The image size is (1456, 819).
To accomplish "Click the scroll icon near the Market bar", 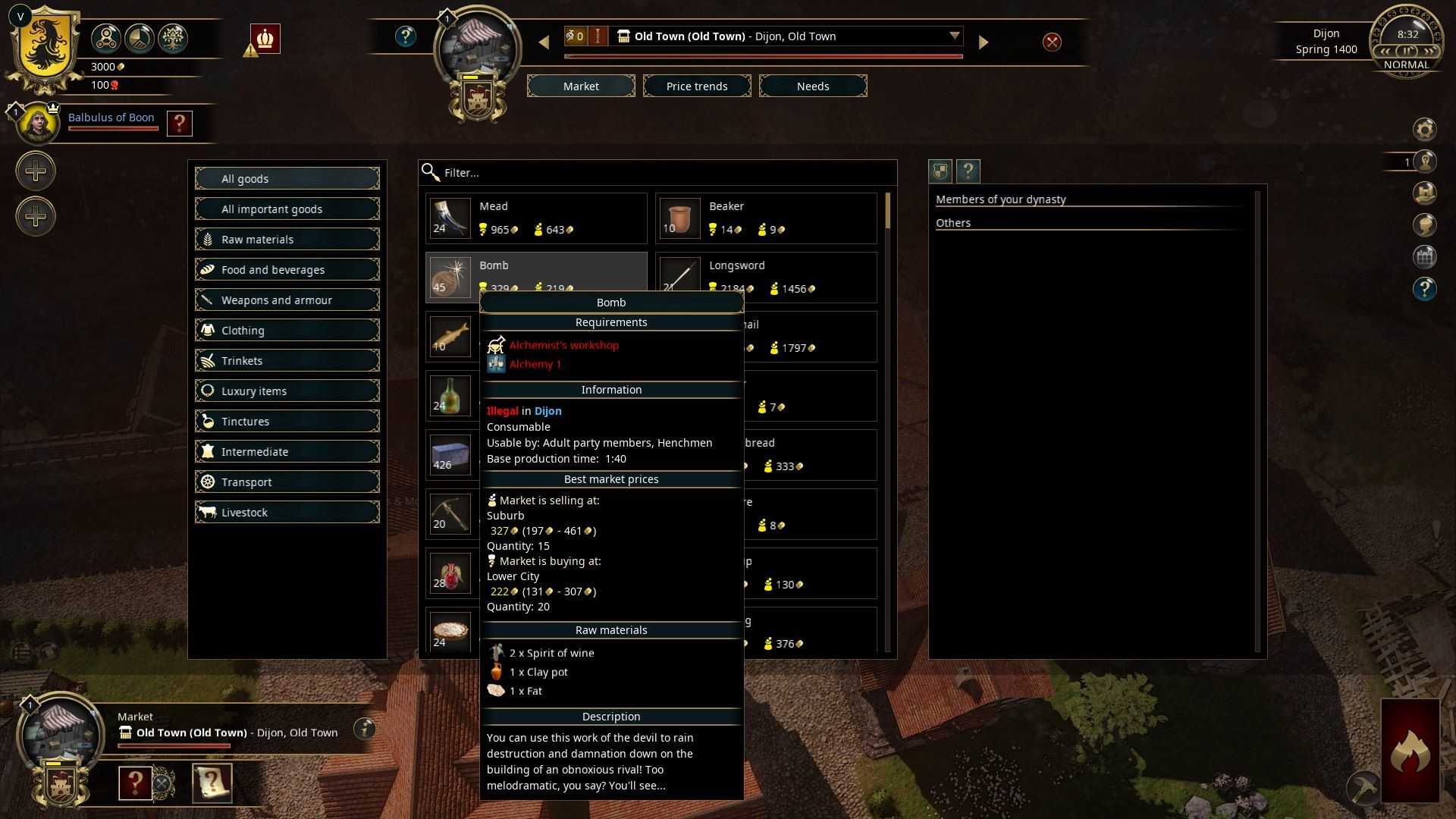I will (x=212, y=783).
